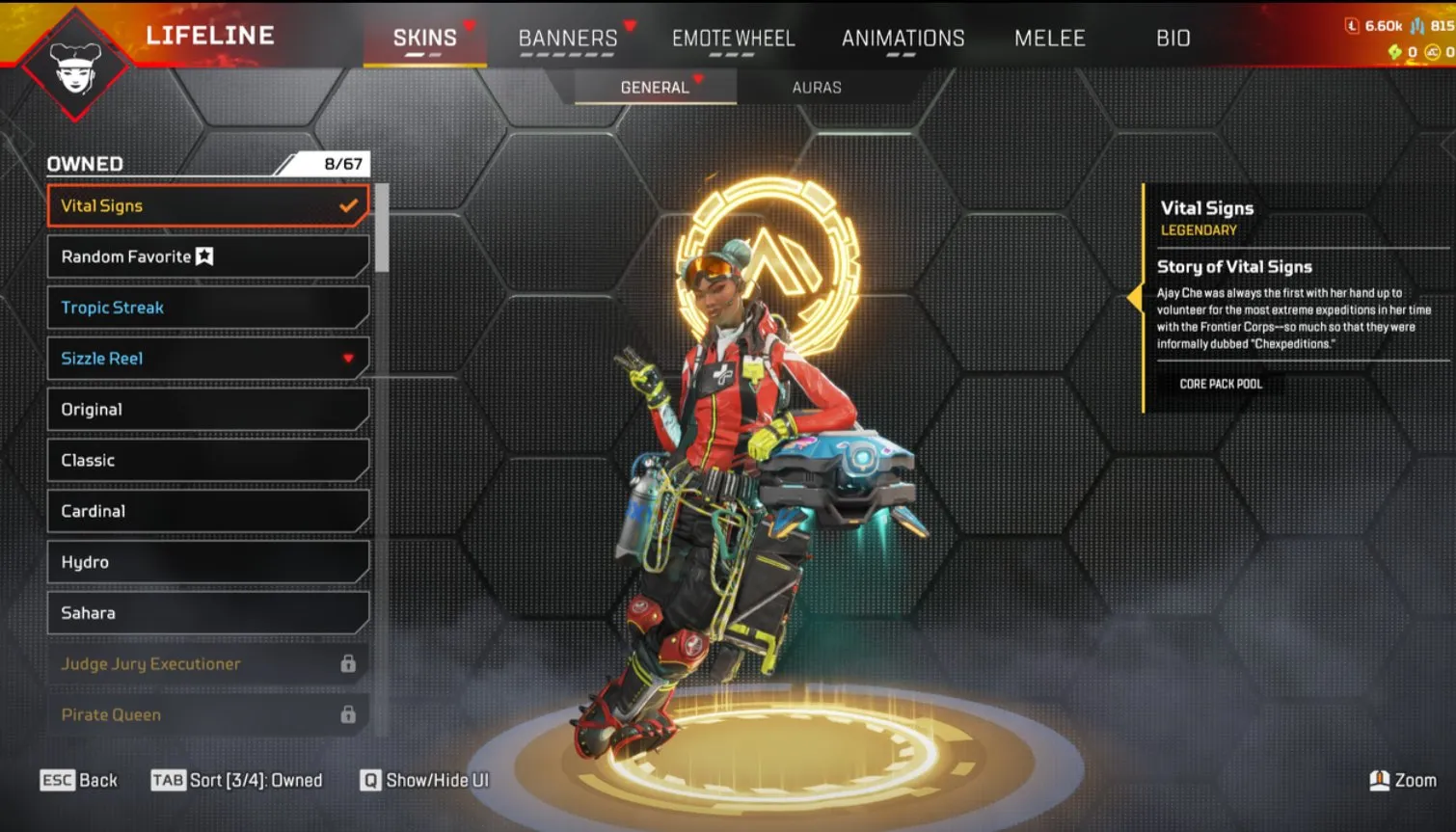The height and width of the screenshot is (832, 1456).
Task: Click the Owned 8/67 progress bar
Action: point(207,164)
